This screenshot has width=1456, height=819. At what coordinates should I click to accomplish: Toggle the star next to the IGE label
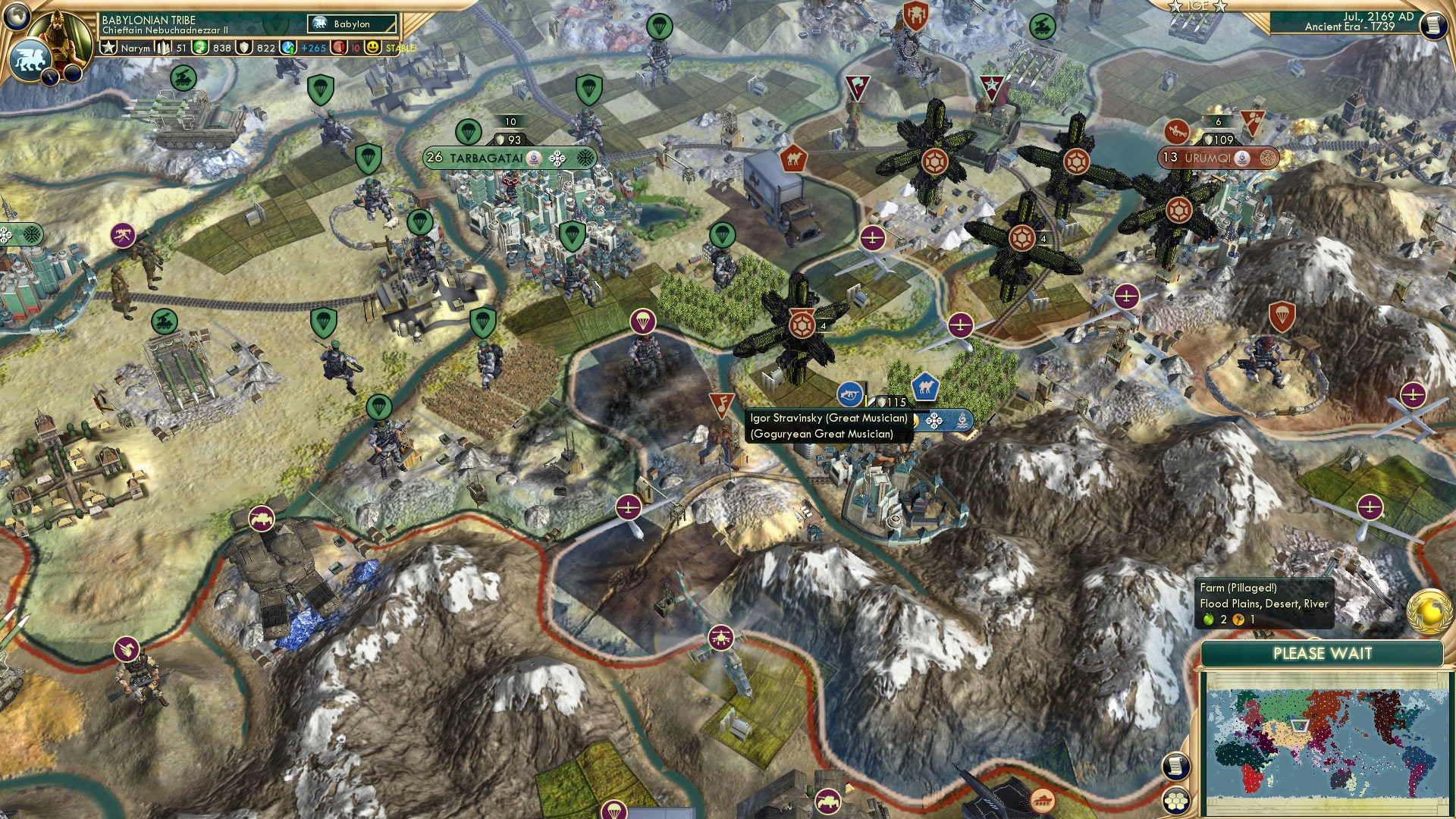click(1175, 7)
